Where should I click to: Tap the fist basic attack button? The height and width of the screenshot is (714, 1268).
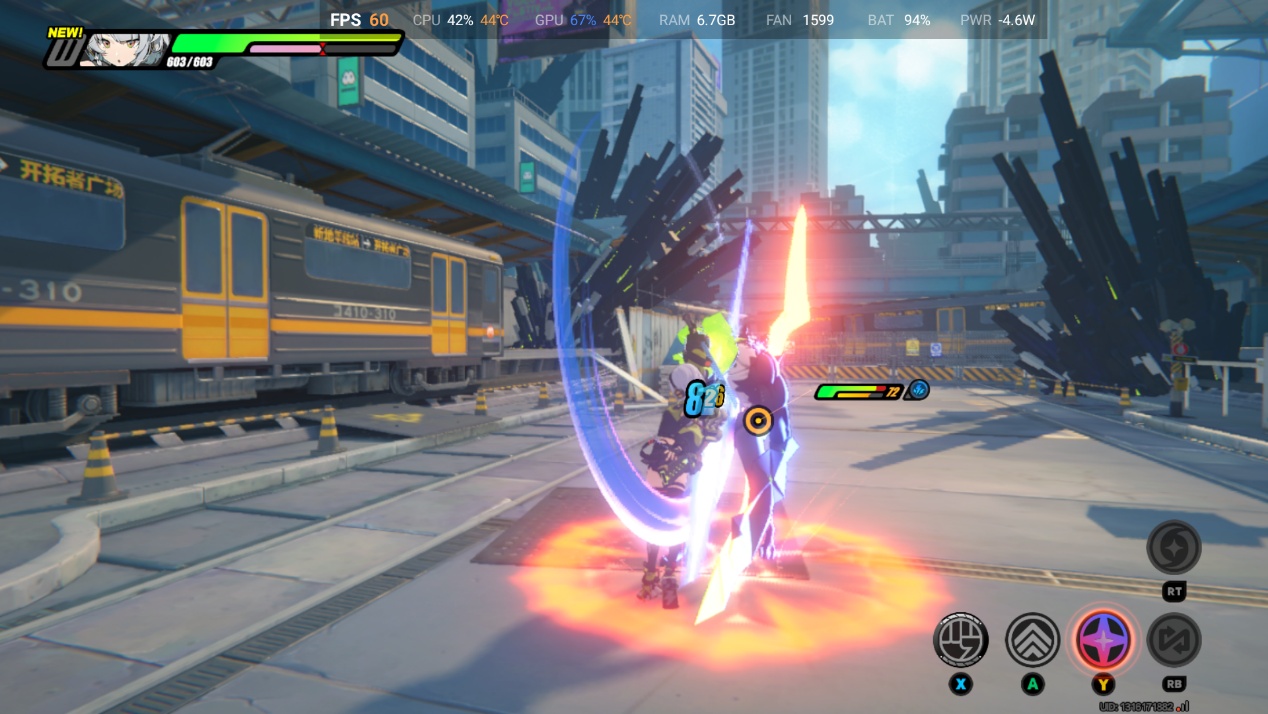click(961, 640)
